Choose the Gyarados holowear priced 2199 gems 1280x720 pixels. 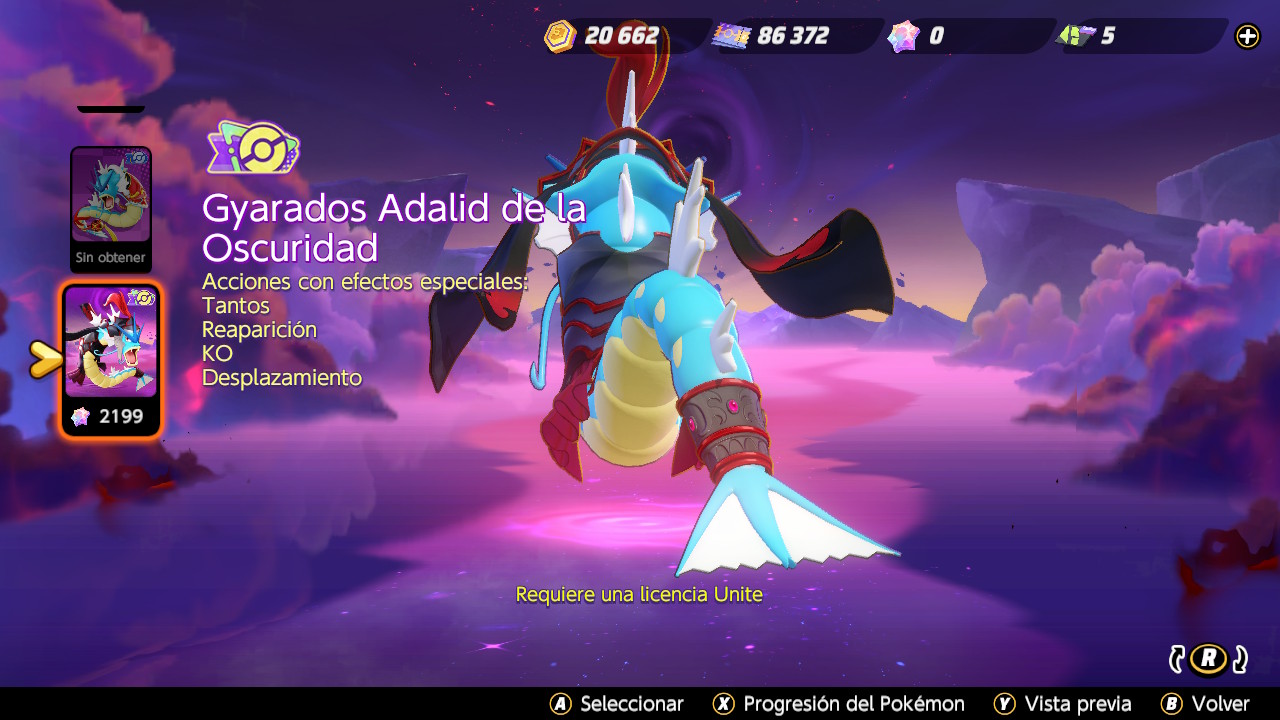tap(111, 358)
